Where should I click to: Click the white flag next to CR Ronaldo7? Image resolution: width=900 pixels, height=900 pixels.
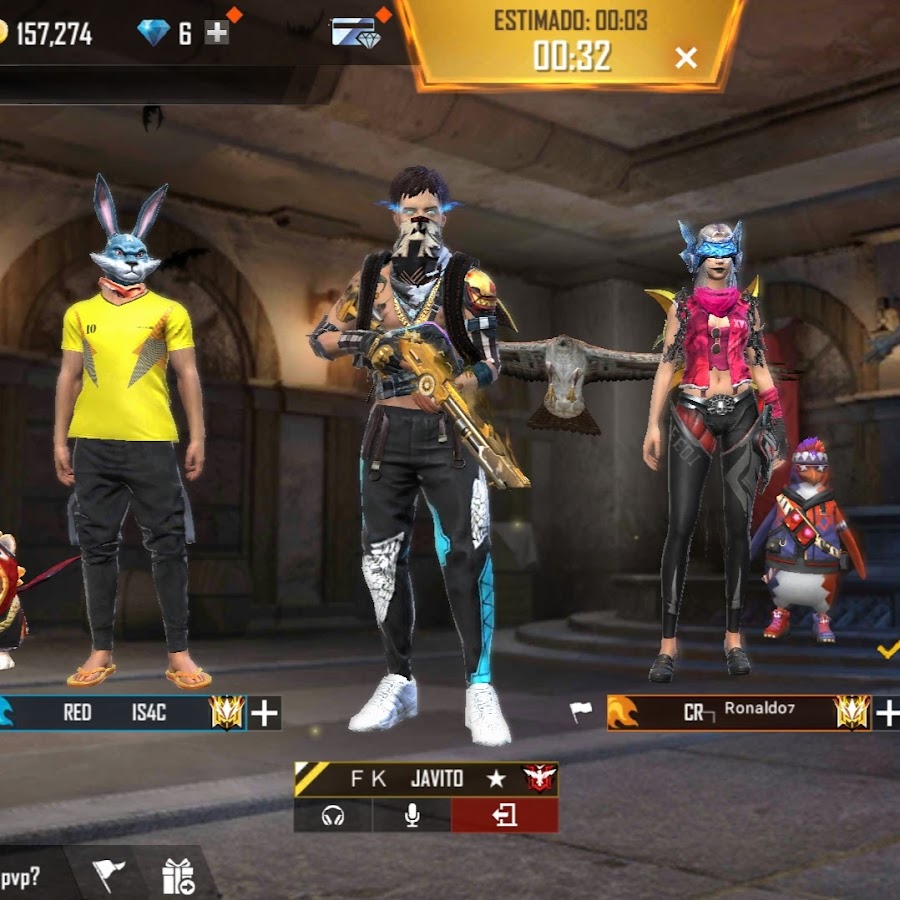[581, 712]
